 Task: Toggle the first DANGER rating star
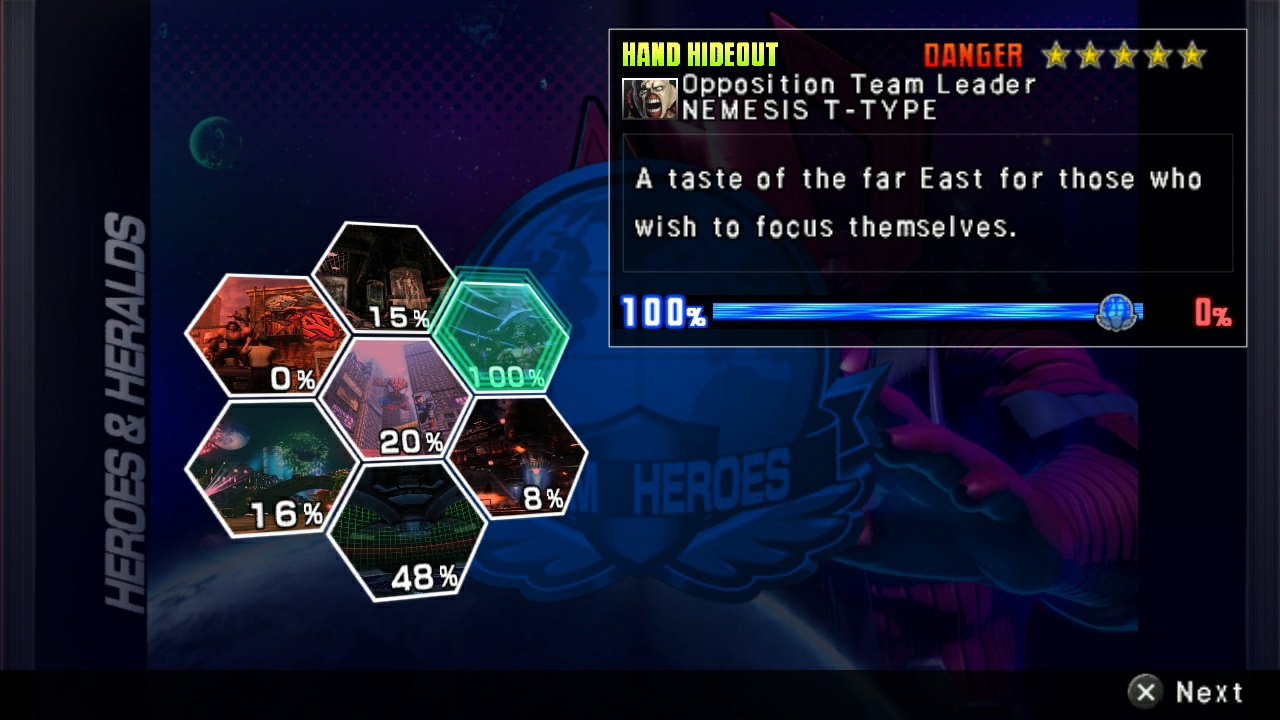pyautogui.click(x=1057, y=56)
